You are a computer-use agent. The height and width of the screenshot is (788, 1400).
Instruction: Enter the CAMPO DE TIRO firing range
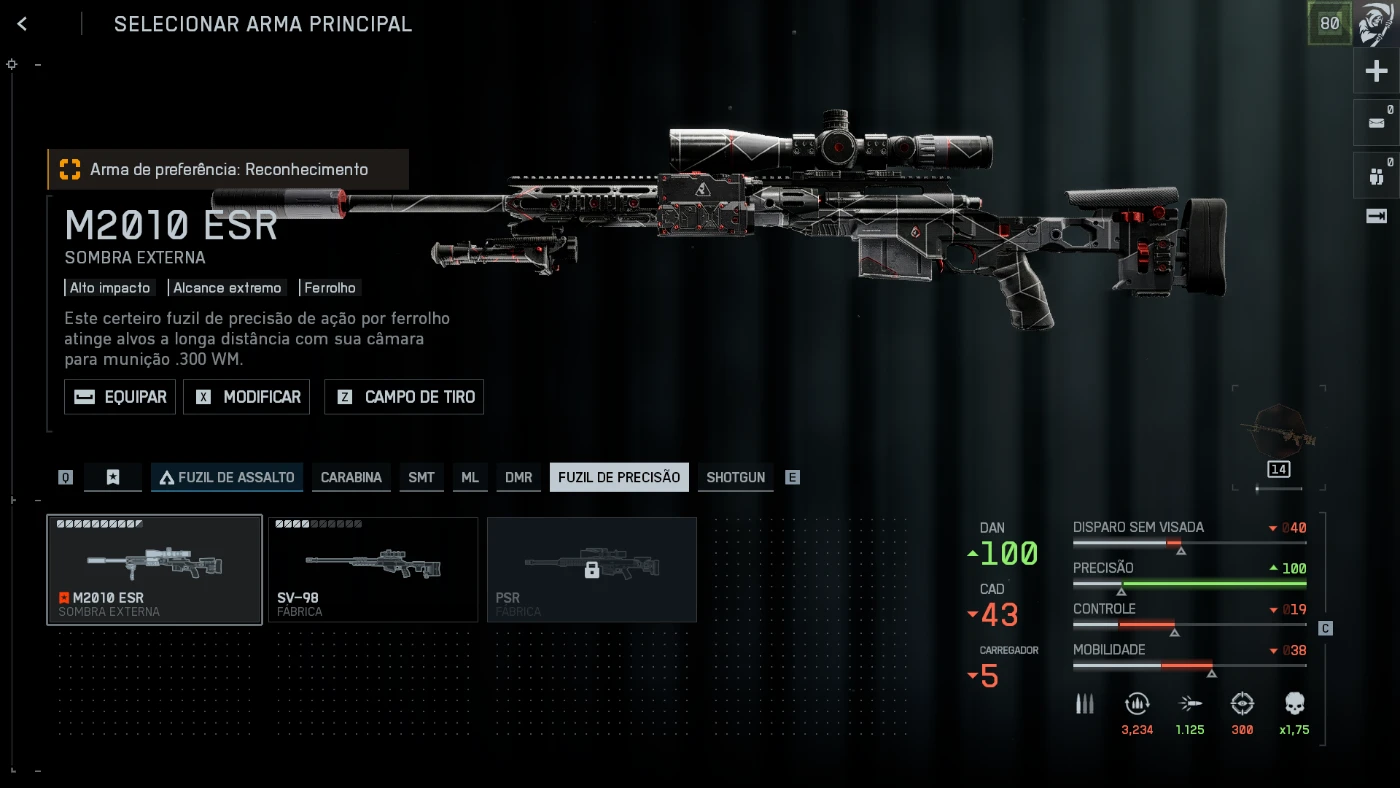(404, 397)
